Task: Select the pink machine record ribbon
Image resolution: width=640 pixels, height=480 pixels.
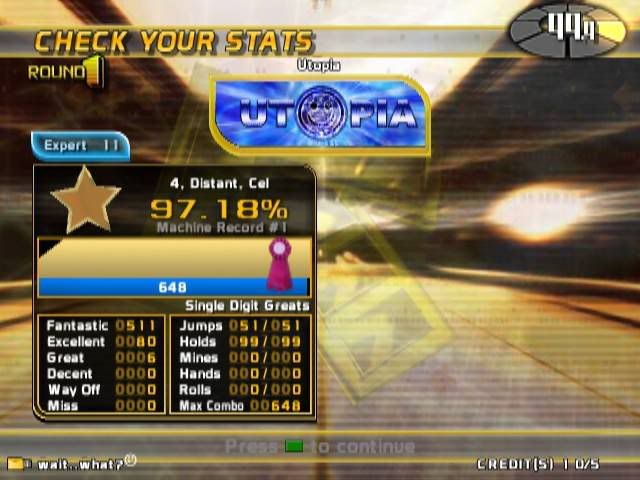Action: coord(277,263)
